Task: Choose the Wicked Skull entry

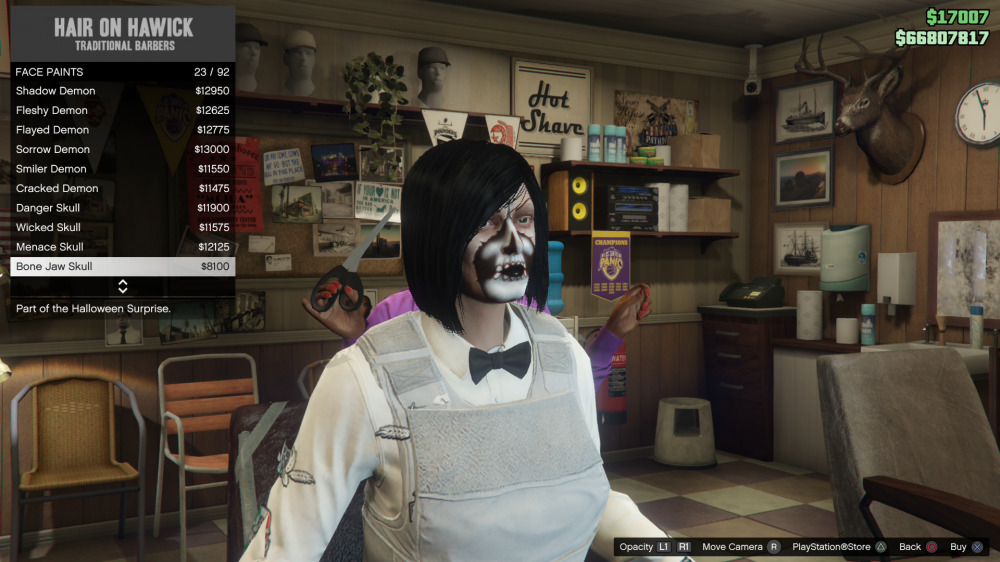Action: tap(122, 227)
